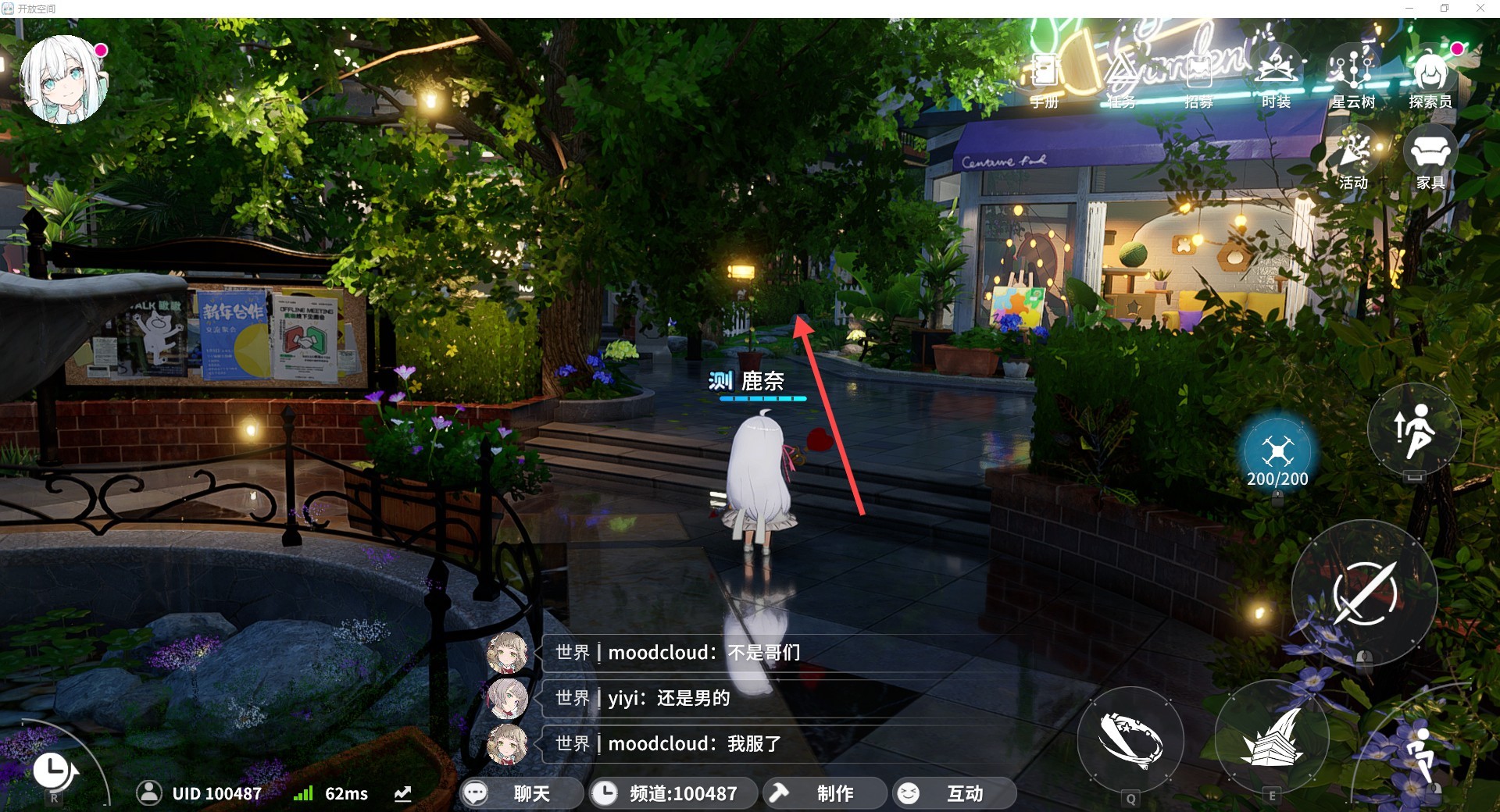Image resolution: width=1500 pixels, height=812 pixels.
Task: Open the white-haired player avatar profile
Action: (64, 80)
